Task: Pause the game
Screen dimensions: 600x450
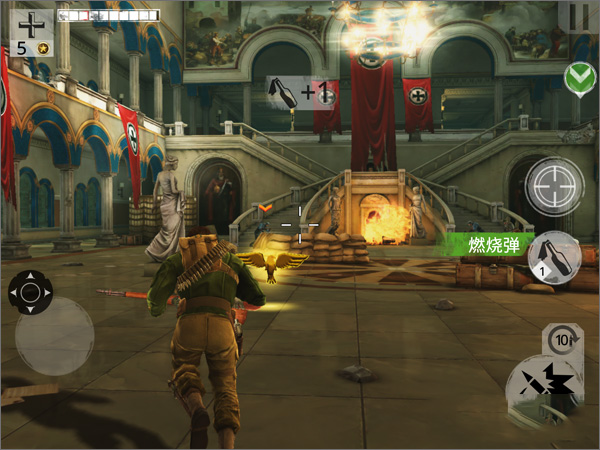Action: 579,16
